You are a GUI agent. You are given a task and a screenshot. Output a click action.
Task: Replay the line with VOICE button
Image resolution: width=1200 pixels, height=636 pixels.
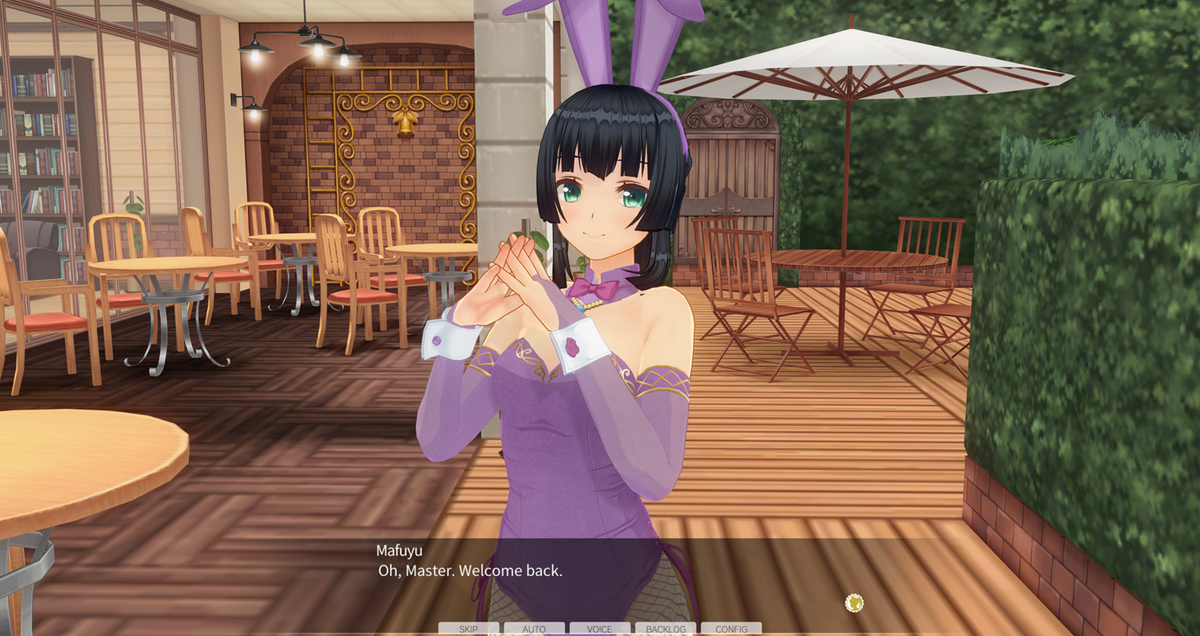[600, 629]
